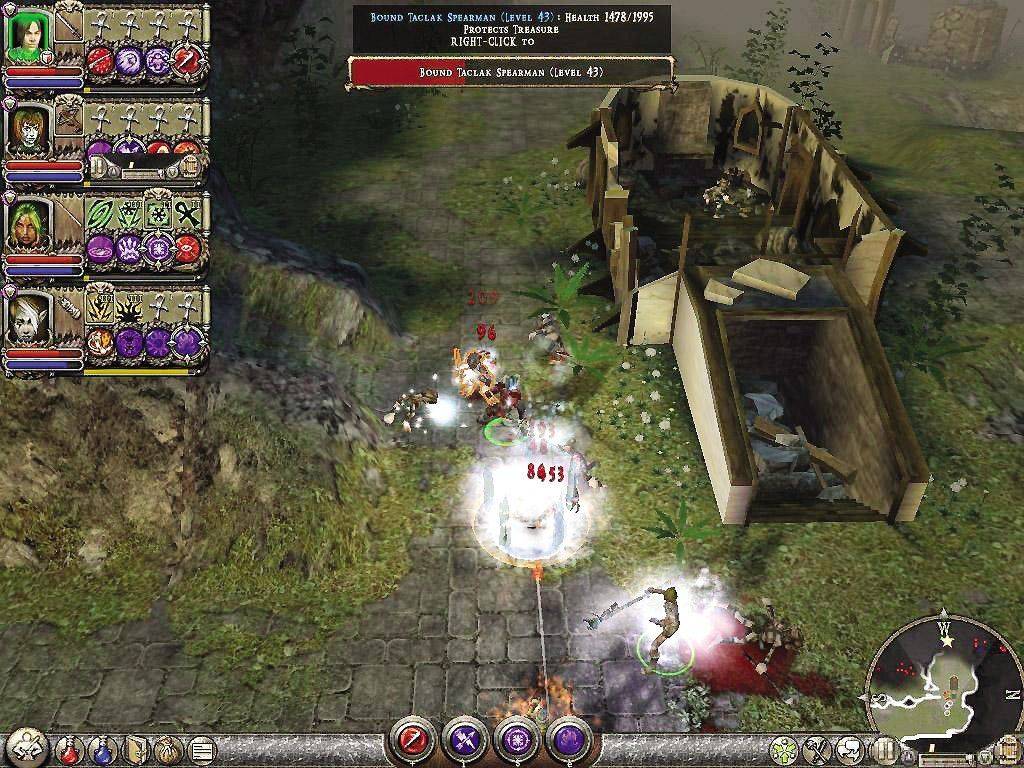Open the lined-page log icon
The width and height of the screenshot is (1024, 768).
point(200,748)
